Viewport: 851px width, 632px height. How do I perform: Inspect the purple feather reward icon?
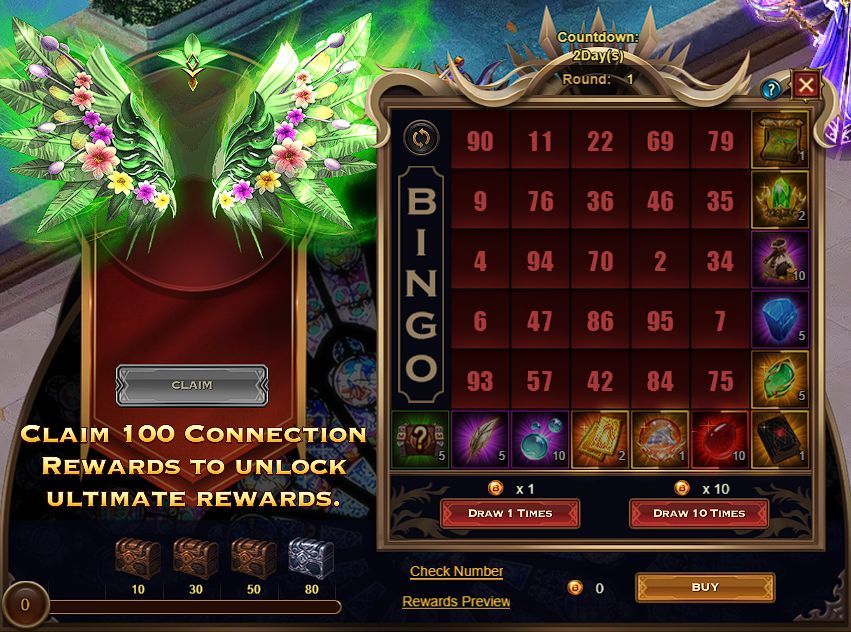click(x=480, y=440)
